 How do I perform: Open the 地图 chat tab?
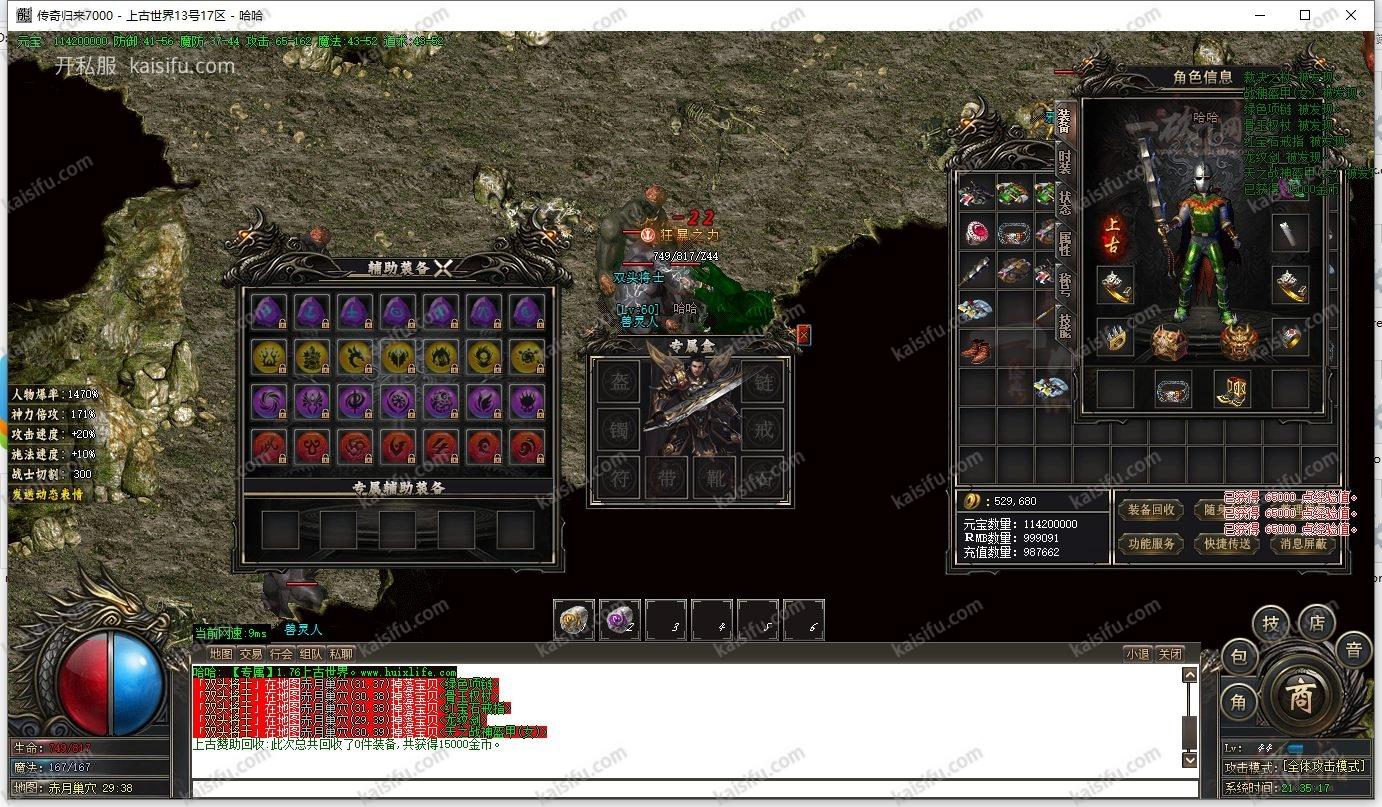point(221,654)
